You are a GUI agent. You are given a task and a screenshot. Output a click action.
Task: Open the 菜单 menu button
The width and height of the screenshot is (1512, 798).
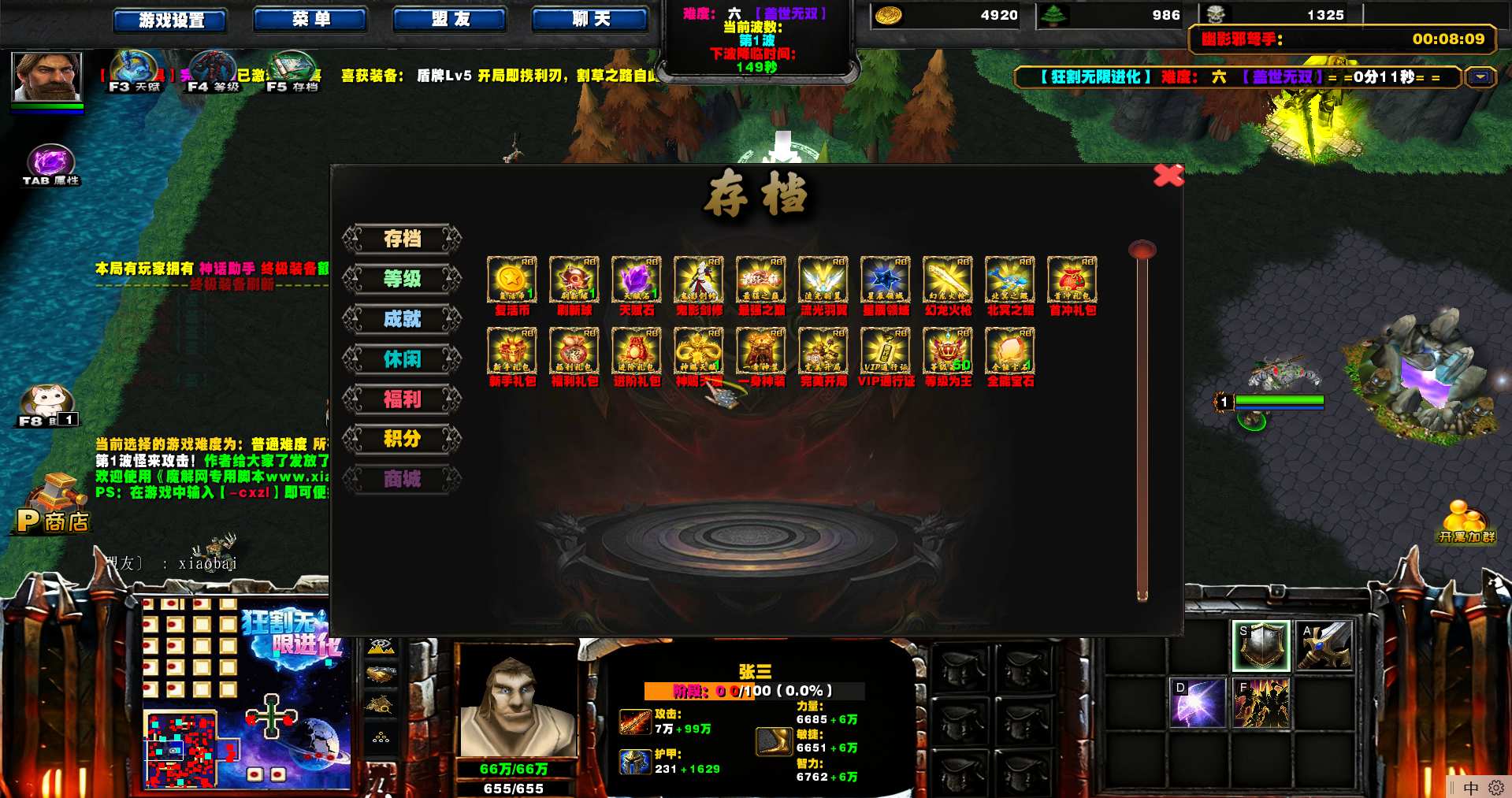(x=310, y=19)
